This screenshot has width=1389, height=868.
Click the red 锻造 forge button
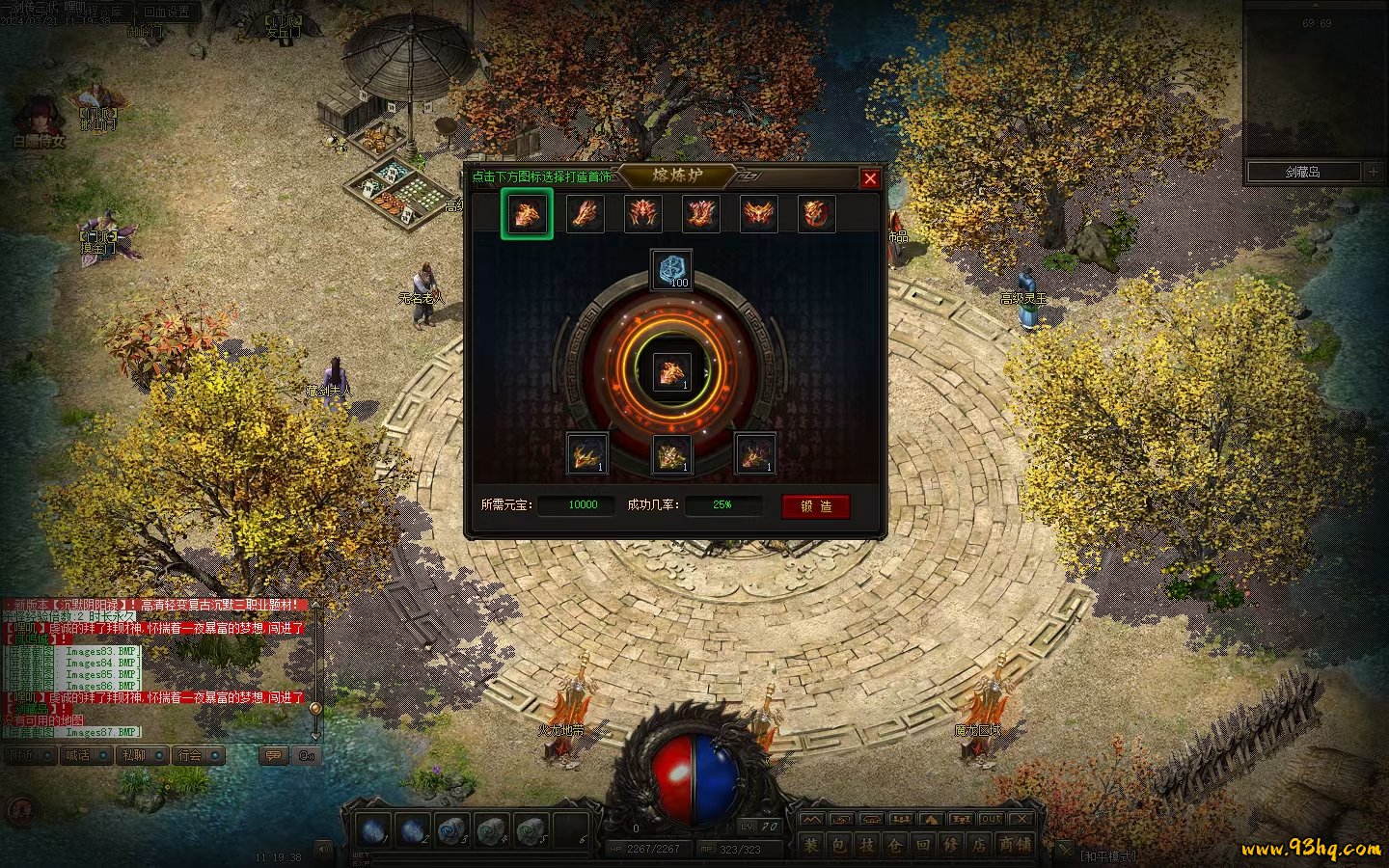(816, 506)
